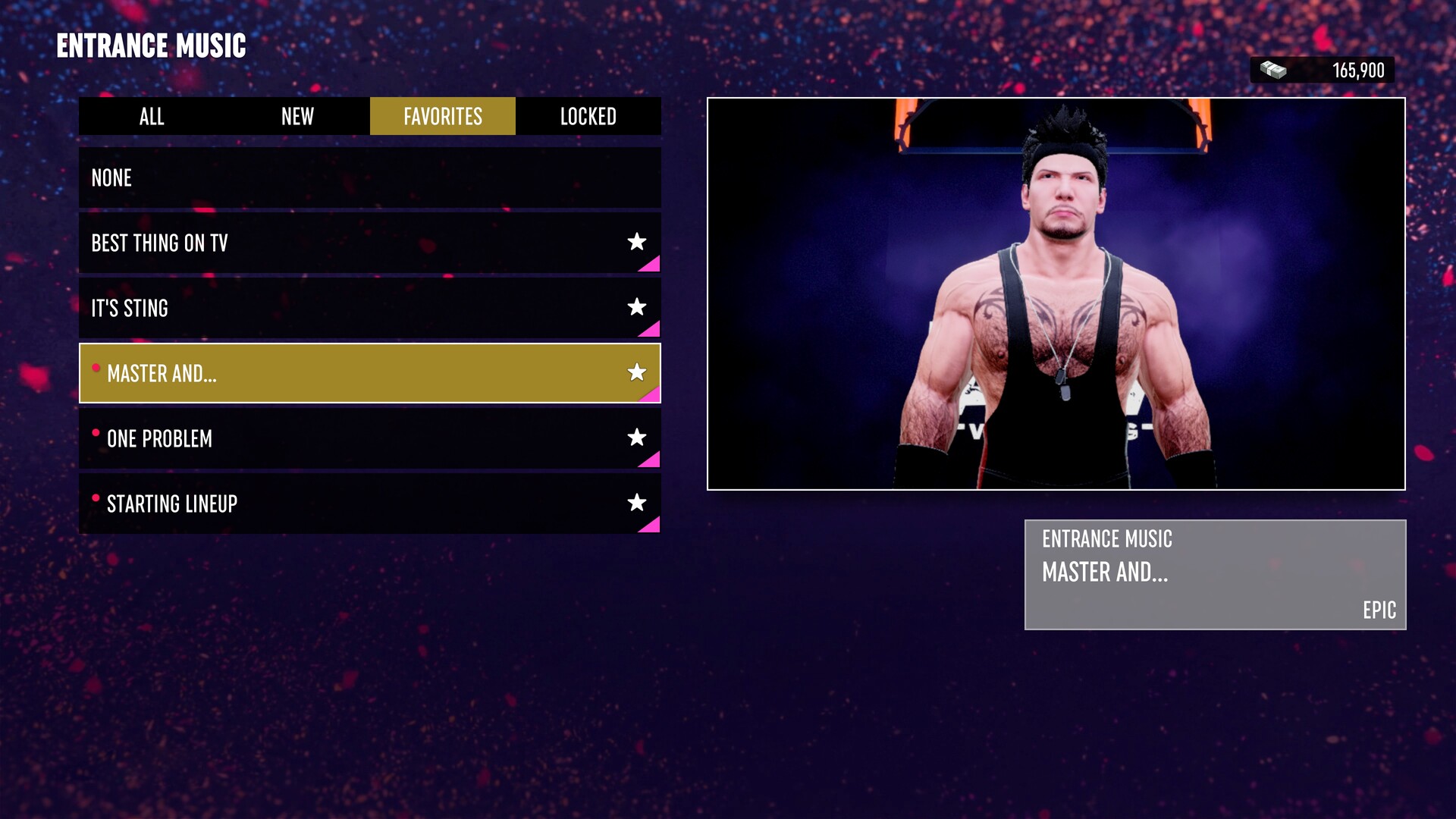The image size is (1456, 819).
Task: Click the money stack icon near the balance
Action: coord(1273,70)
